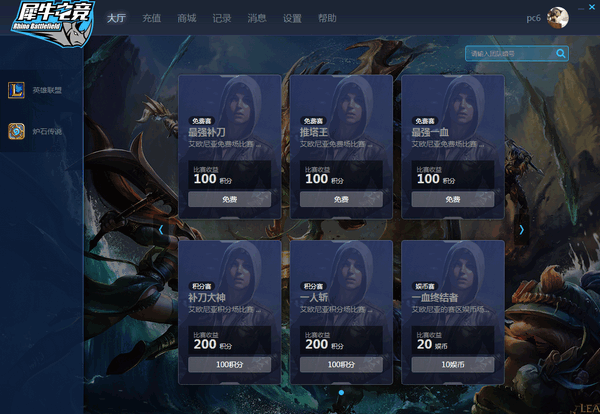Enter 最强一血 via its 免费 button
This screenshot has width=600, height=414.
[452, 199]
